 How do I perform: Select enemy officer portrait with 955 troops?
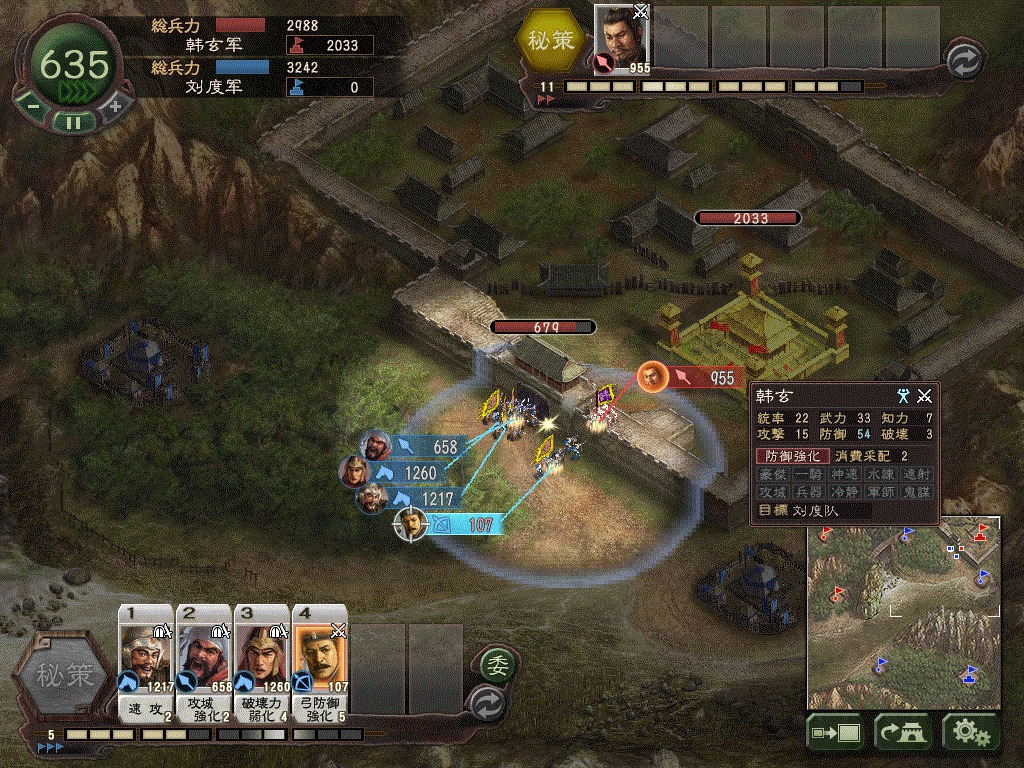(x=623, y=40)
